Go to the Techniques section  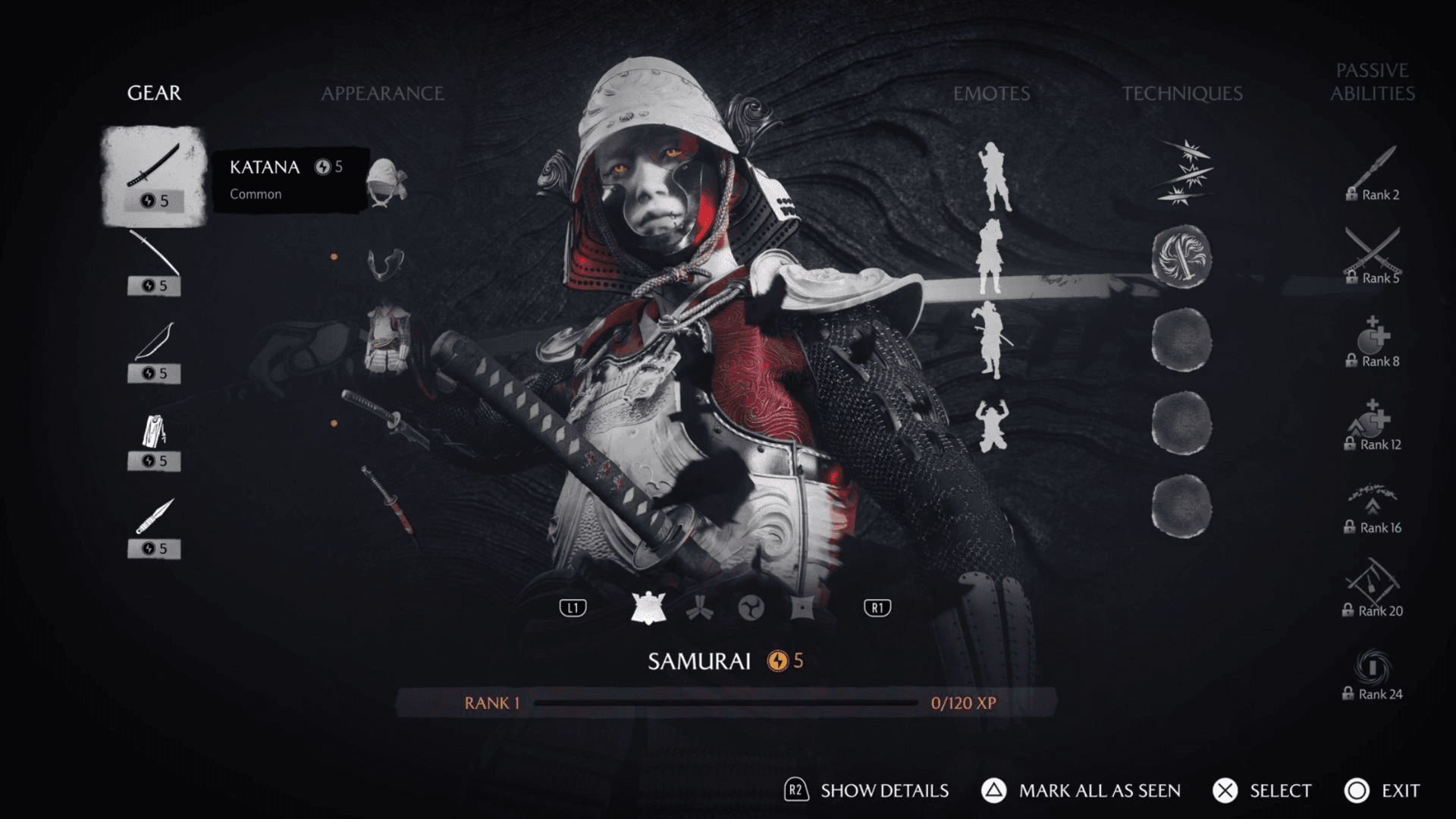point(1181,93)
